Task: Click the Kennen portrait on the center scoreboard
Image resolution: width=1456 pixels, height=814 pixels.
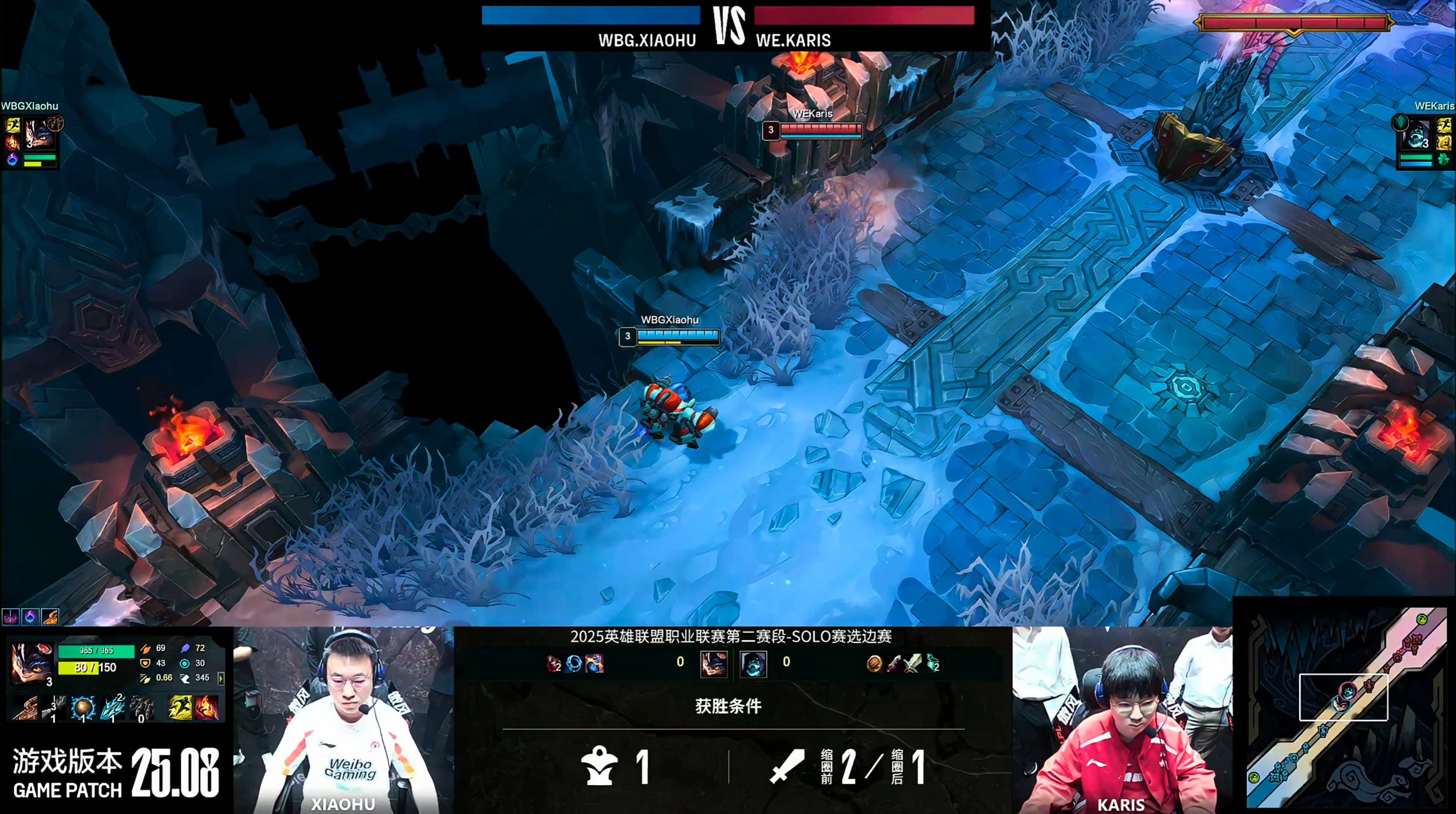Action: (713, 664)
